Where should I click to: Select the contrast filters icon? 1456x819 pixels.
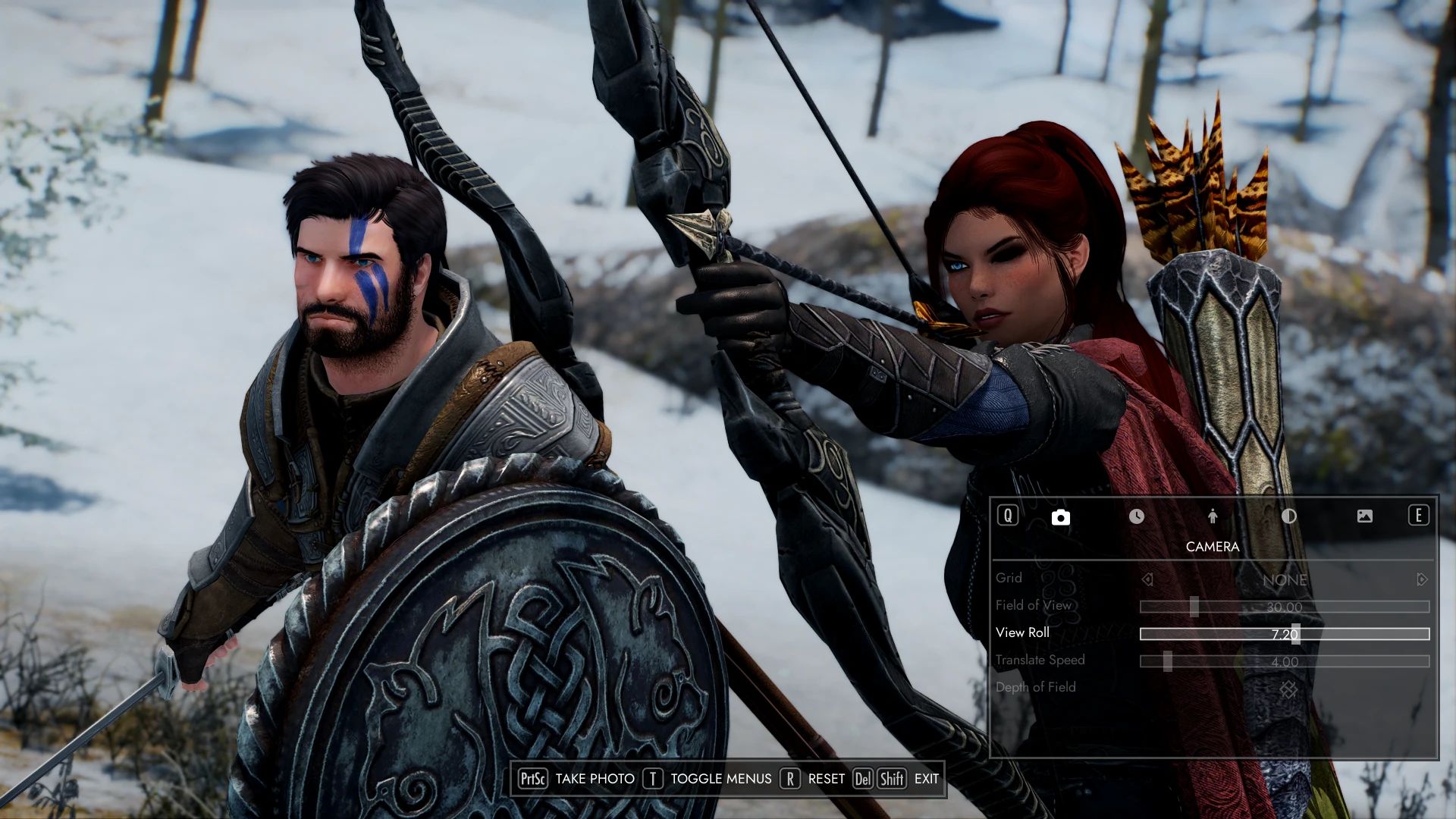[1289, 516]
